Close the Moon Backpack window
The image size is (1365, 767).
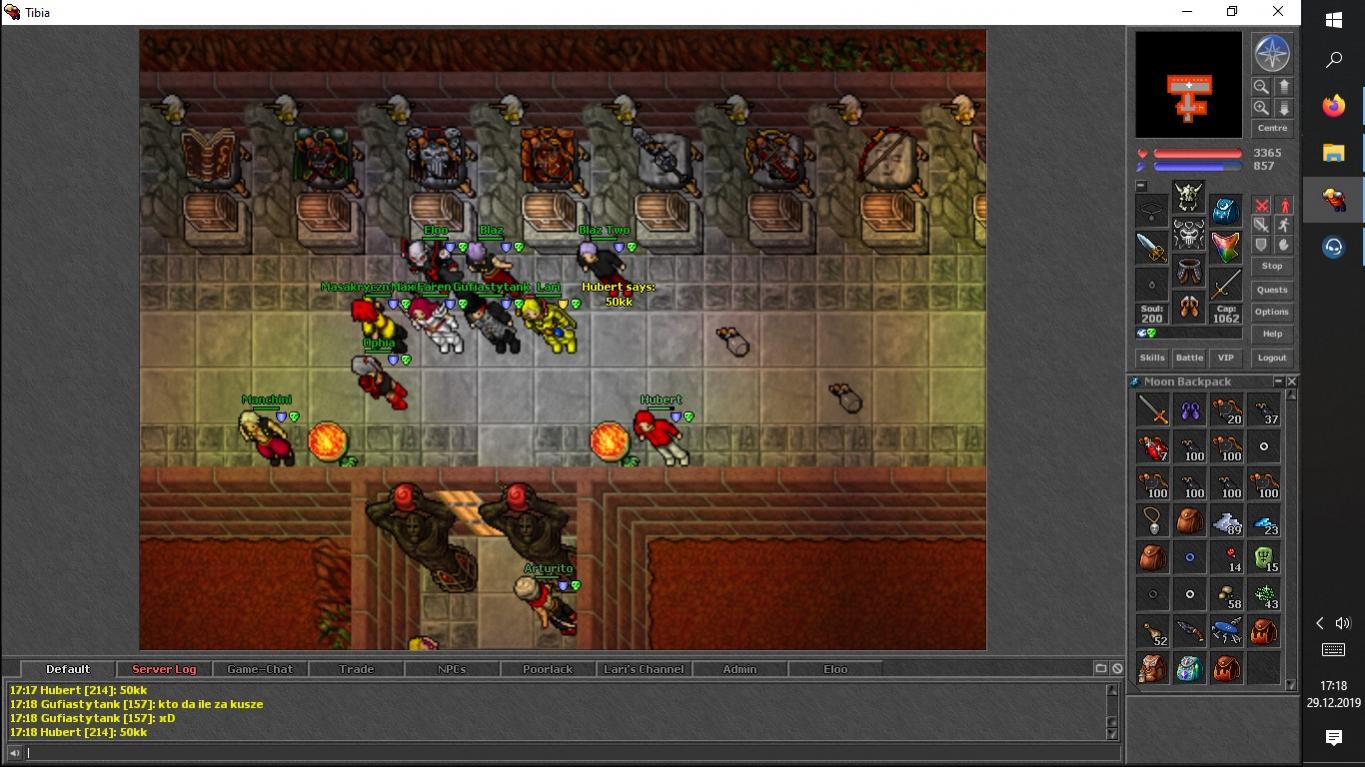1292,382
